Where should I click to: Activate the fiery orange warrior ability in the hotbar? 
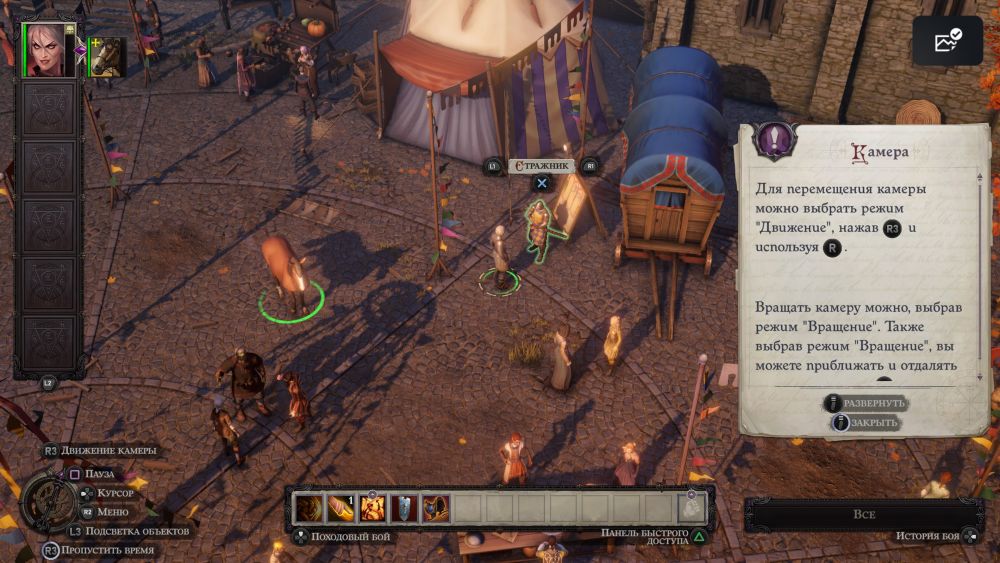(x=373, y=508)
